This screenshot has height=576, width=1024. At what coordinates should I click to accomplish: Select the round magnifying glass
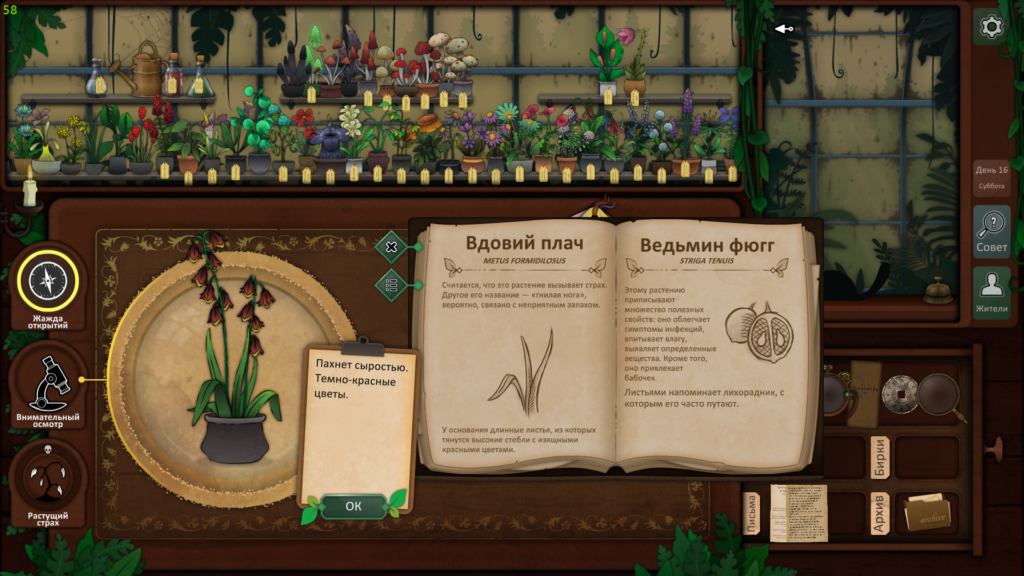(939, 395)
